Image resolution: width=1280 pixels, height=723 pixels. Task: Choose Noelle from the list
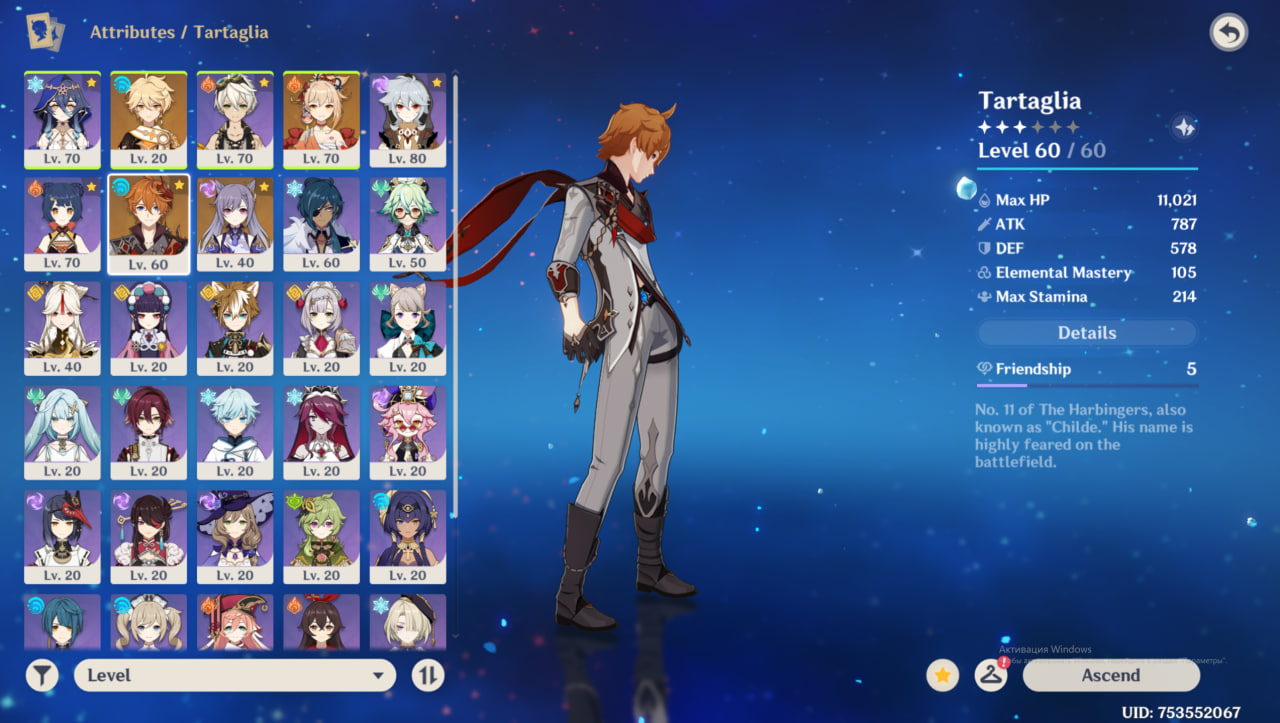pos(321,328)
